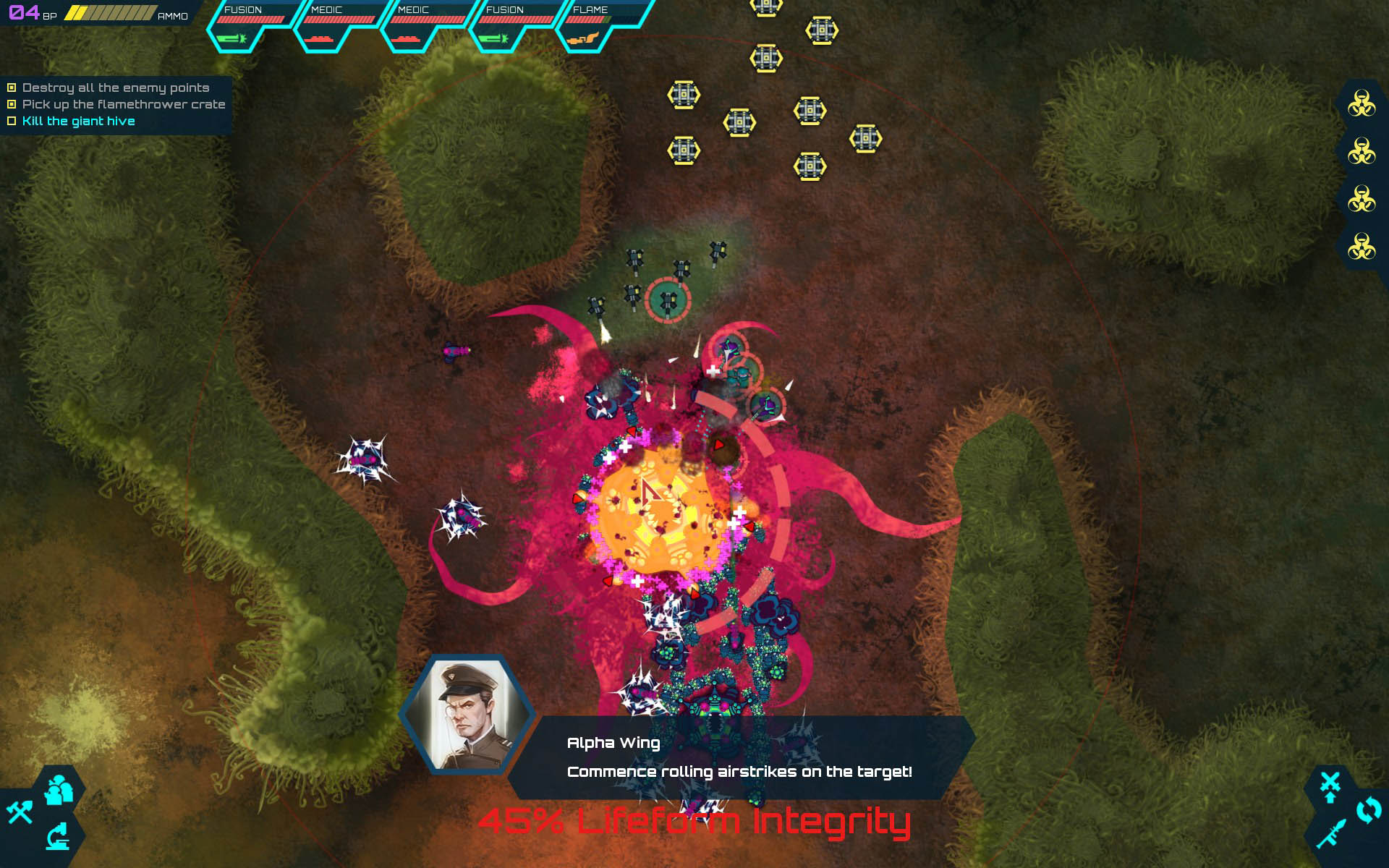Open the crossed hammer and shovel build menu
The width and height of the screenshot is (1389, 868).
point(20,812)
